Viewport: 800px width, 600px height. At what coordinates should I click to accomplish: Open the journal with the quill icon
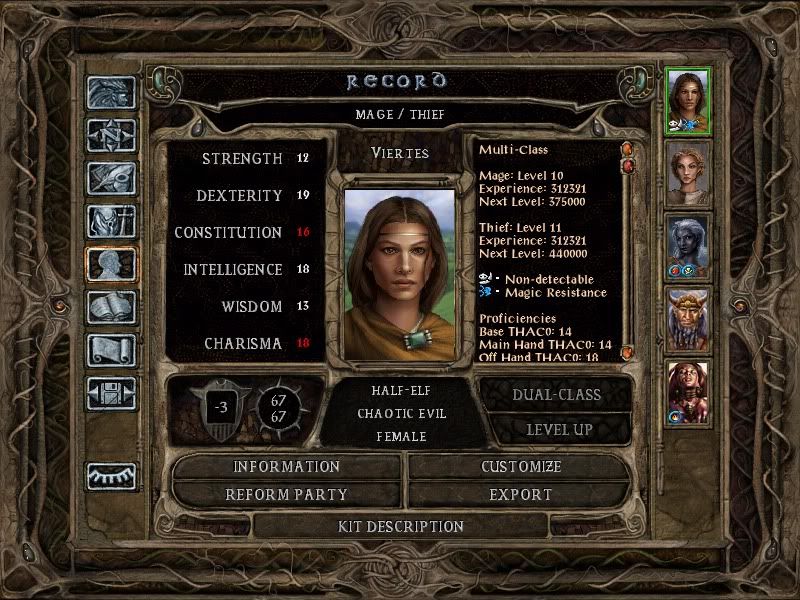[111, 178]
